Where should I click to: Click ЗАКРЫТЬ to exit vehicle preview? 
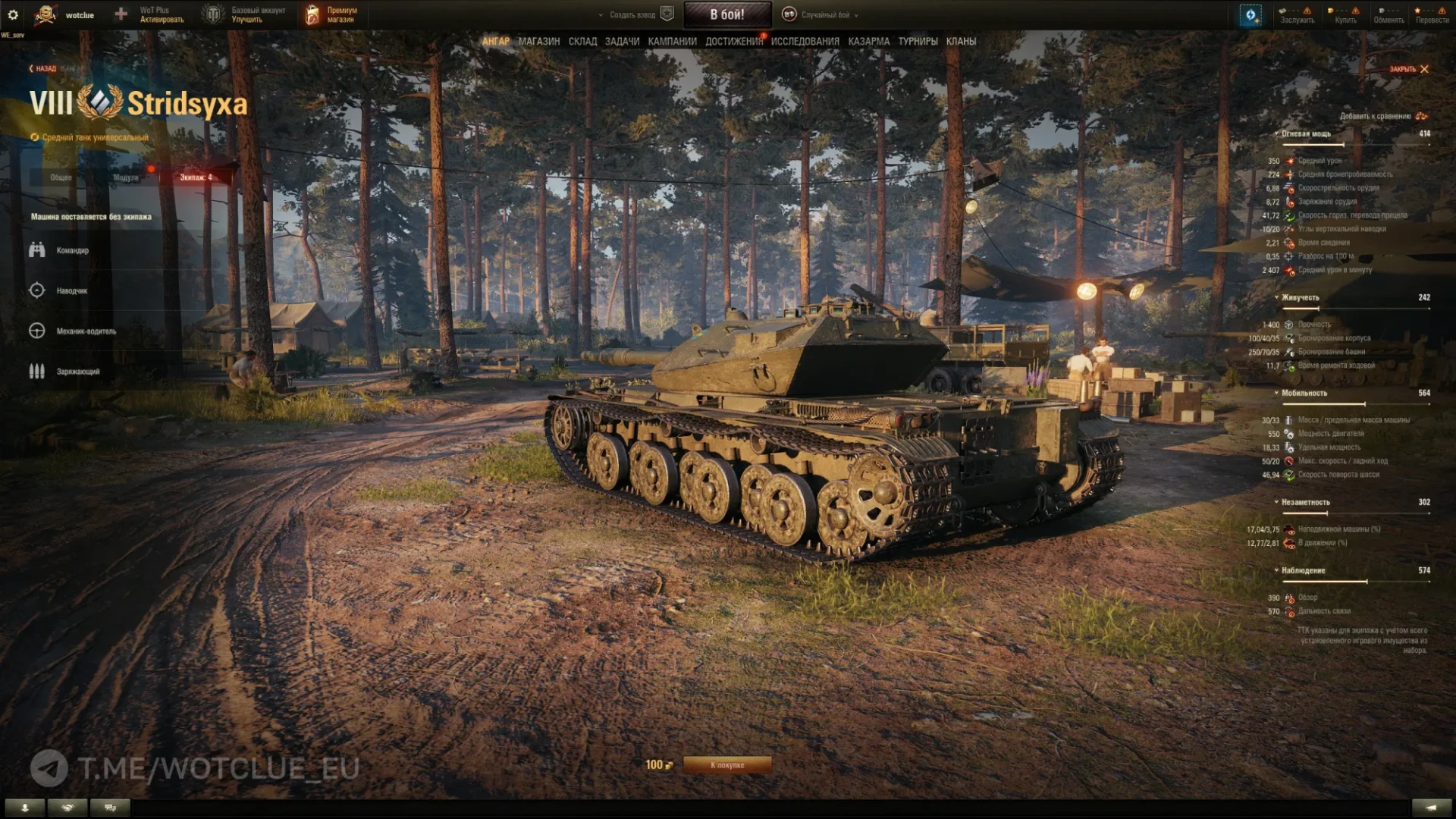(1403, 68)
